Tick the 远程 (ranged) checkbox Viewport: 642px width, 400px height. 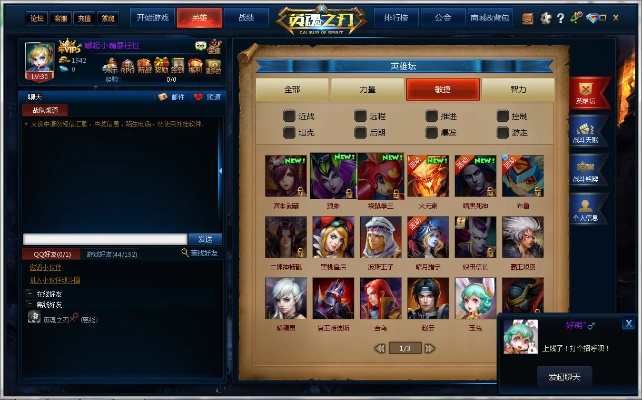tap(361, 116)
